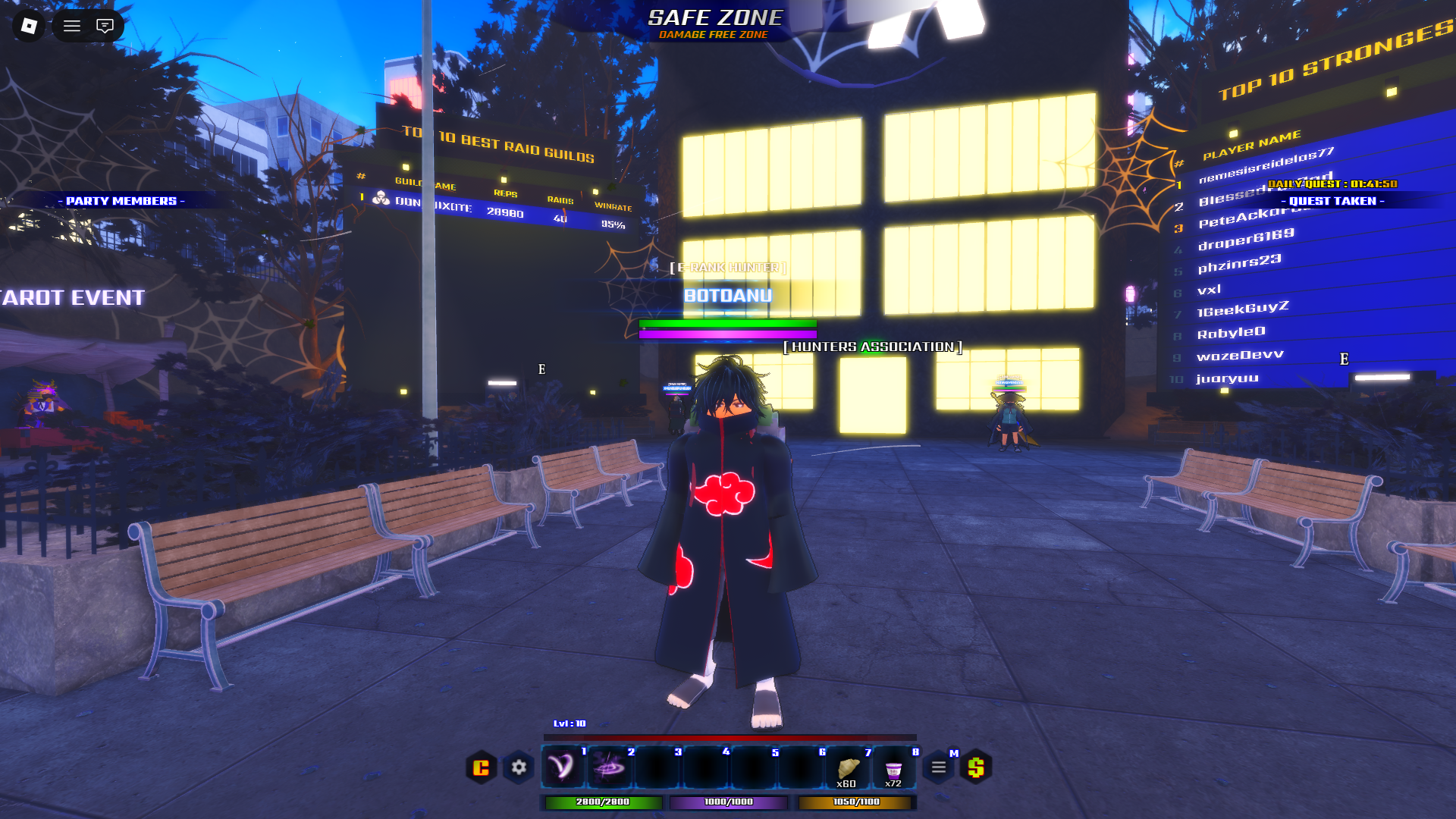Open the Roblox hamburger menu at top left
The height and width of the screenshot is (819, 1456).
tap(72, 26)
